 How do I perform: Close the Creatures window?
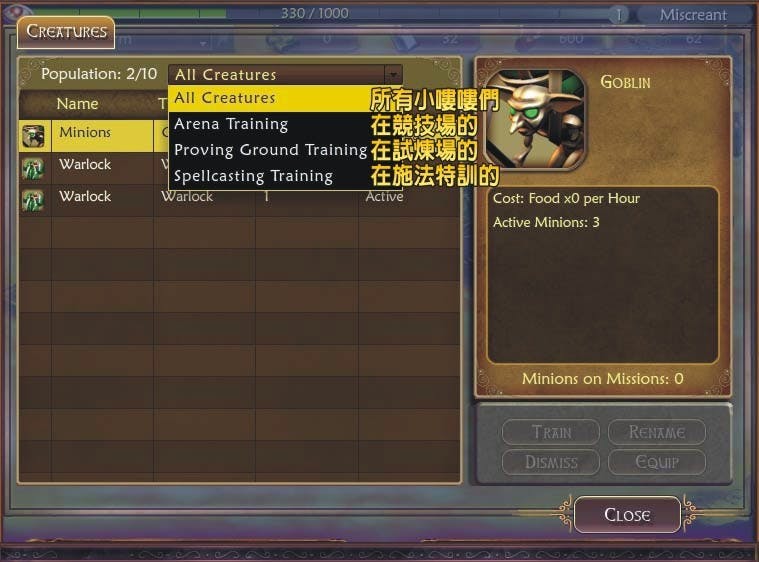click(x=627, y=515)
